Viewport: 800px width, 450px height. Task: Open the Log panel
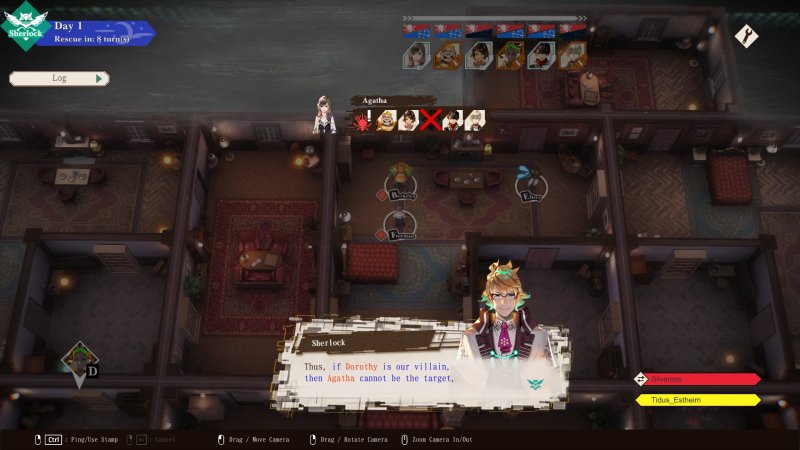(58, 78)
